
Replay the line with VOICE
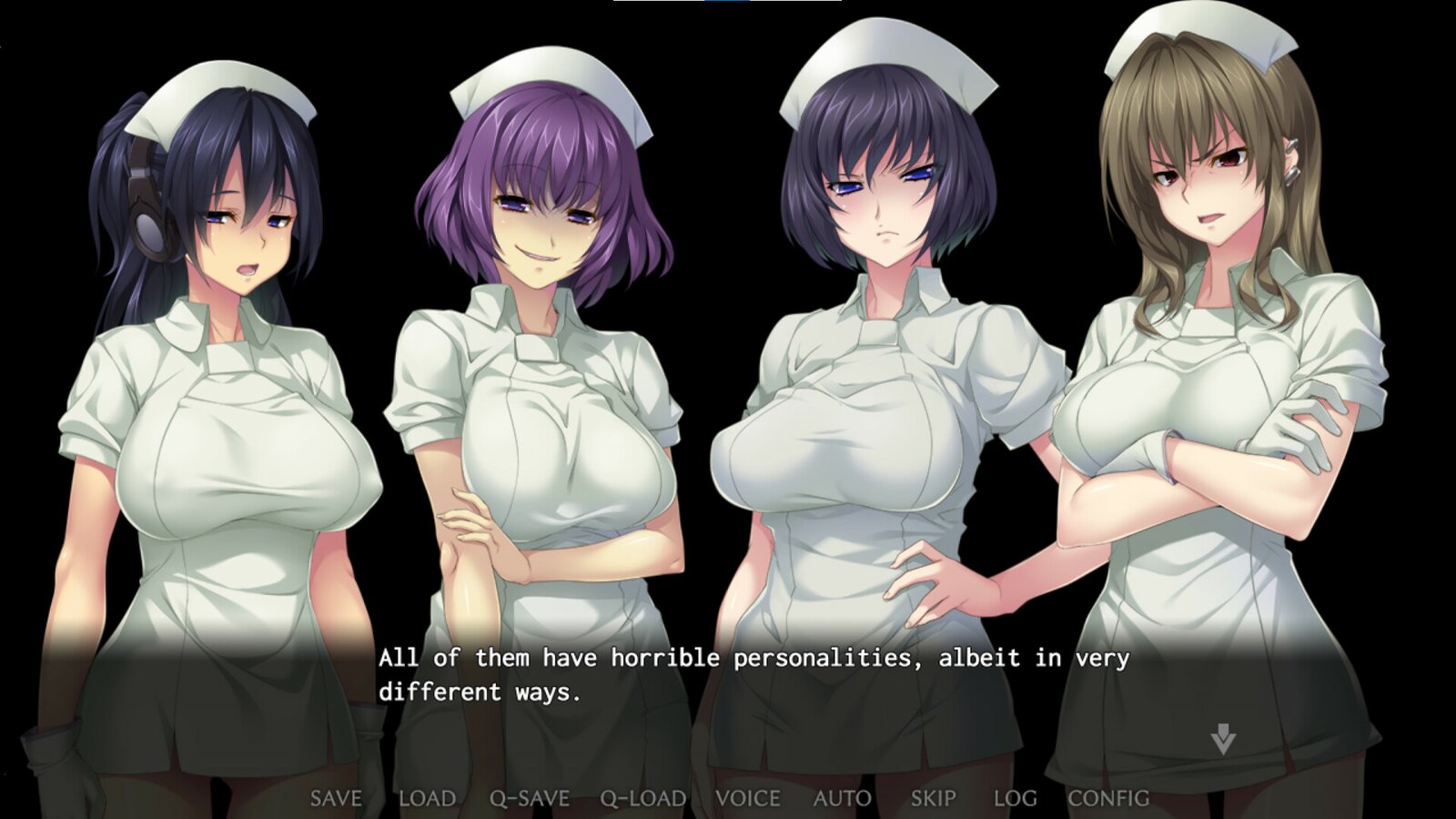point(748,798)
